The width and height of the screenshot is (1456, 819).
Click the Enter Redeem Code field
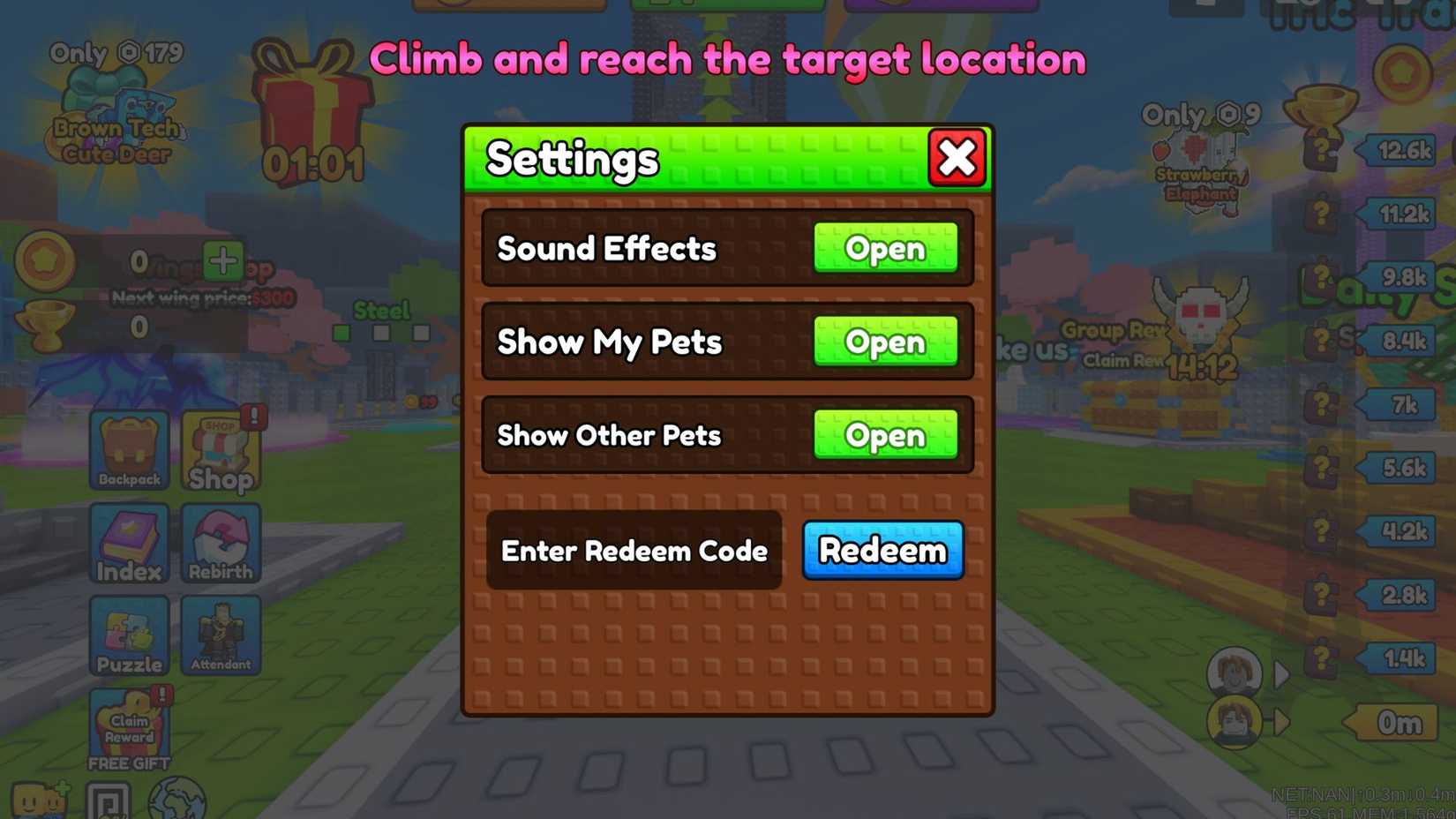tap(634, 551)
